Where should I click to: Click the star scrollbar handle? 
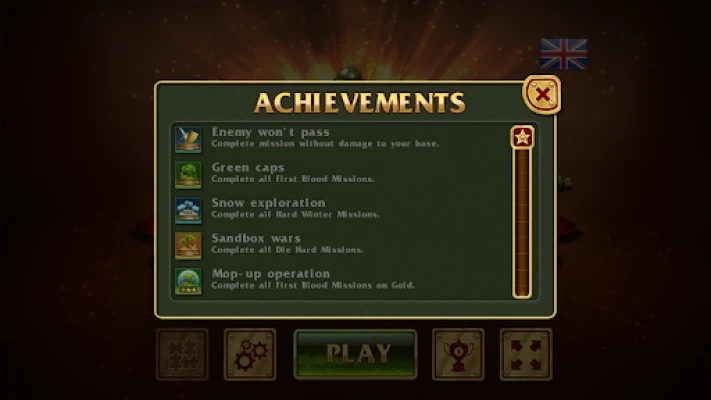click(521, 137)
